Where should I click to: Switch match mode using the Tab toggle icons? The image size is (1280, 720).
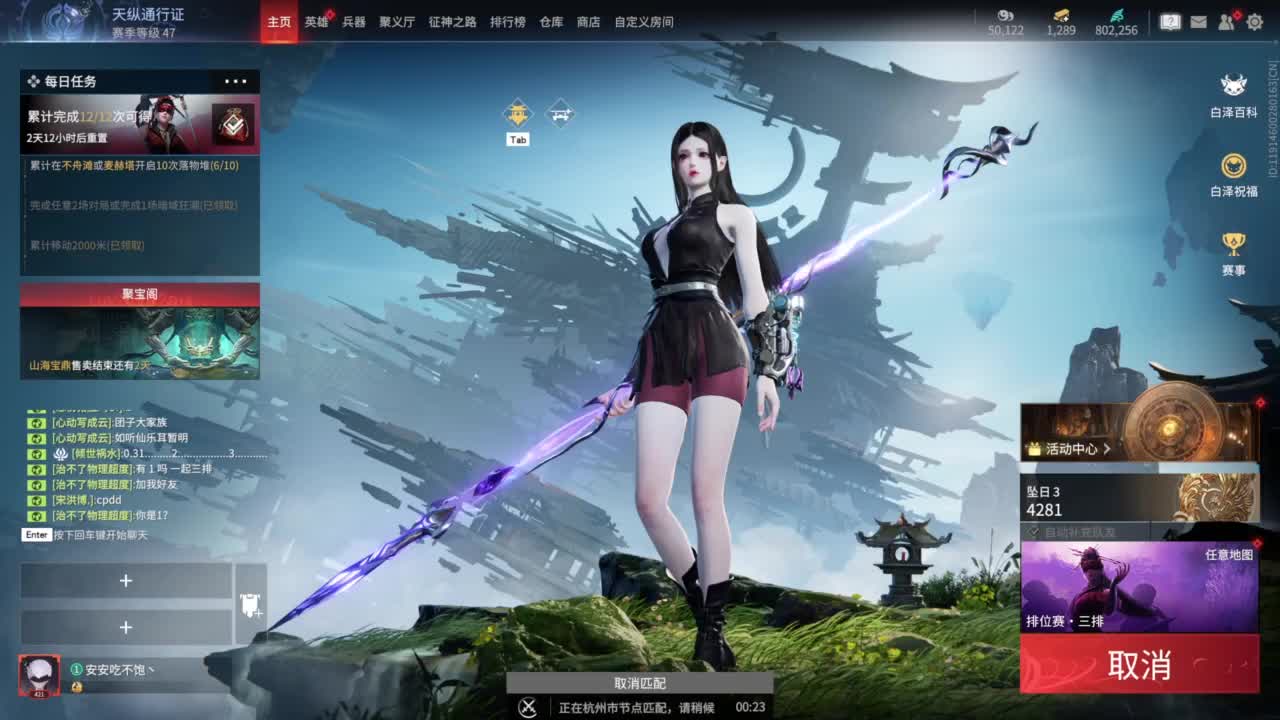click(517, 113)
